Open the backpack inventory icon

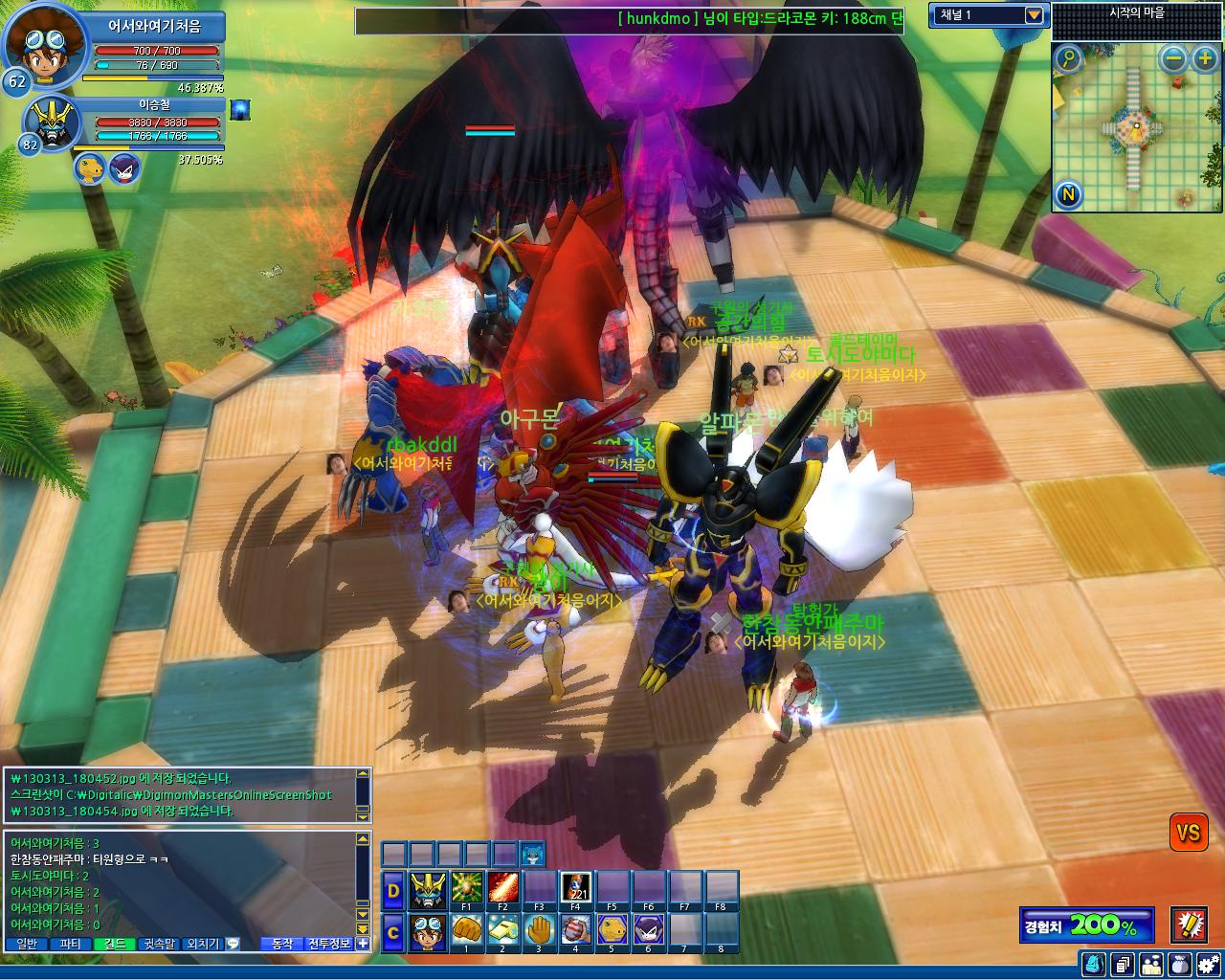tap(1094, 964)
